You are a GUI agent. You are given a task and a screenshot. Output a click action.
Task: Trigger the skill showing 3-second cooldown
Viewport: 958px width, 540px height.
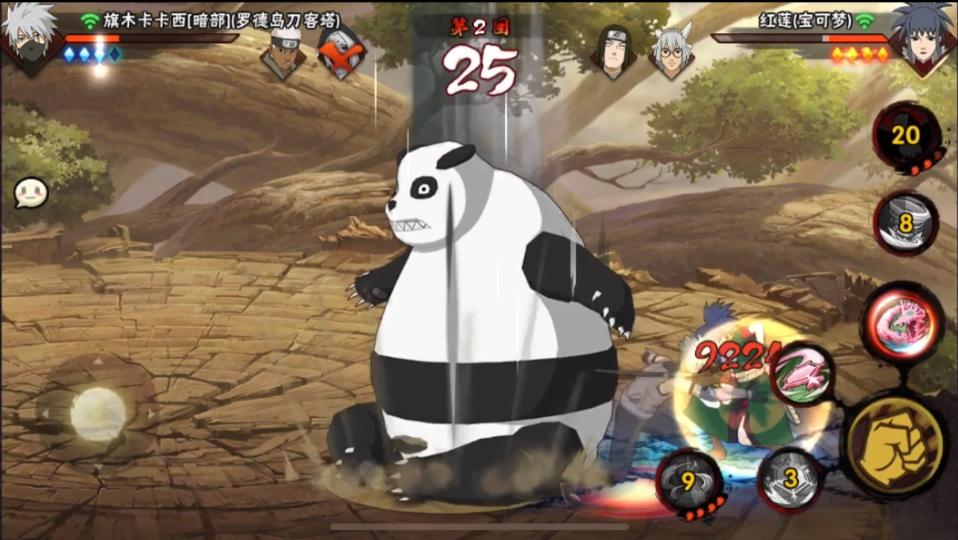[789, 480]
